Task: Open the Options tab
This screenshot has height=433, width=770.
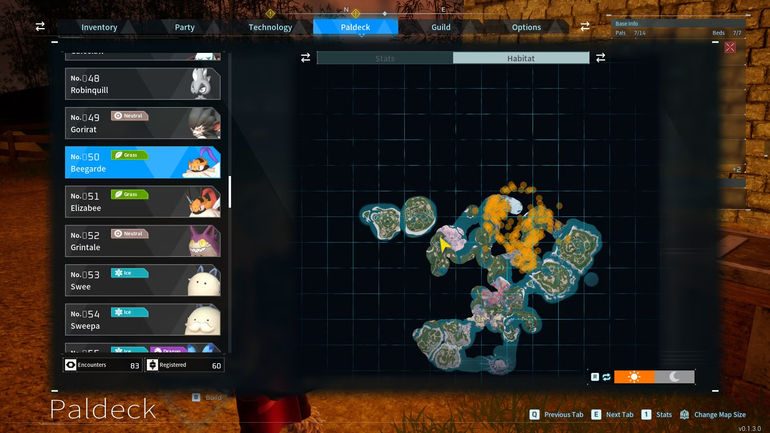Action: pyautogui.click(x=526, y=27)
